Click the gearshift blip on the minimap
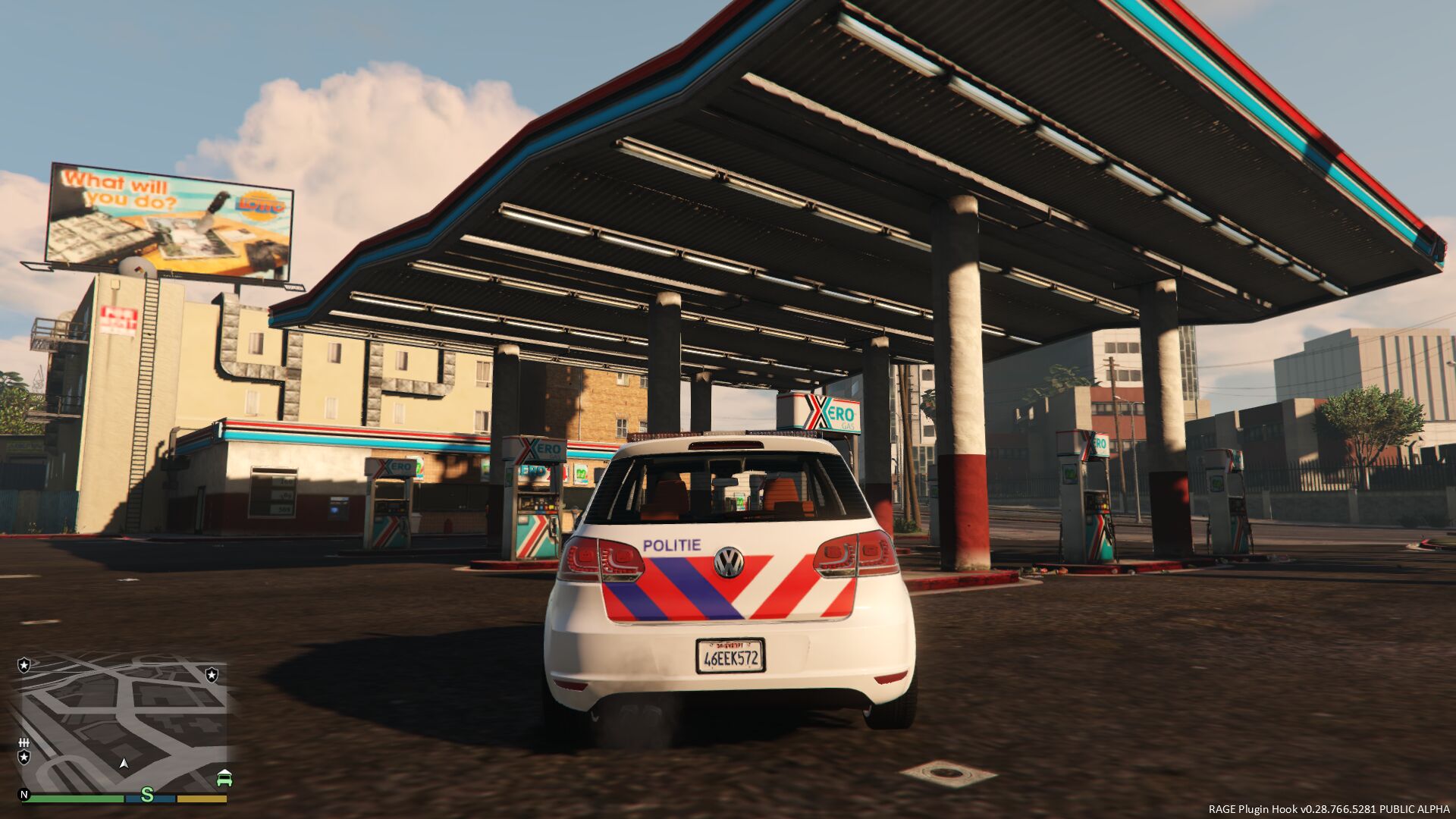Viewport: 1456px width, 819px height. point(24,742)
